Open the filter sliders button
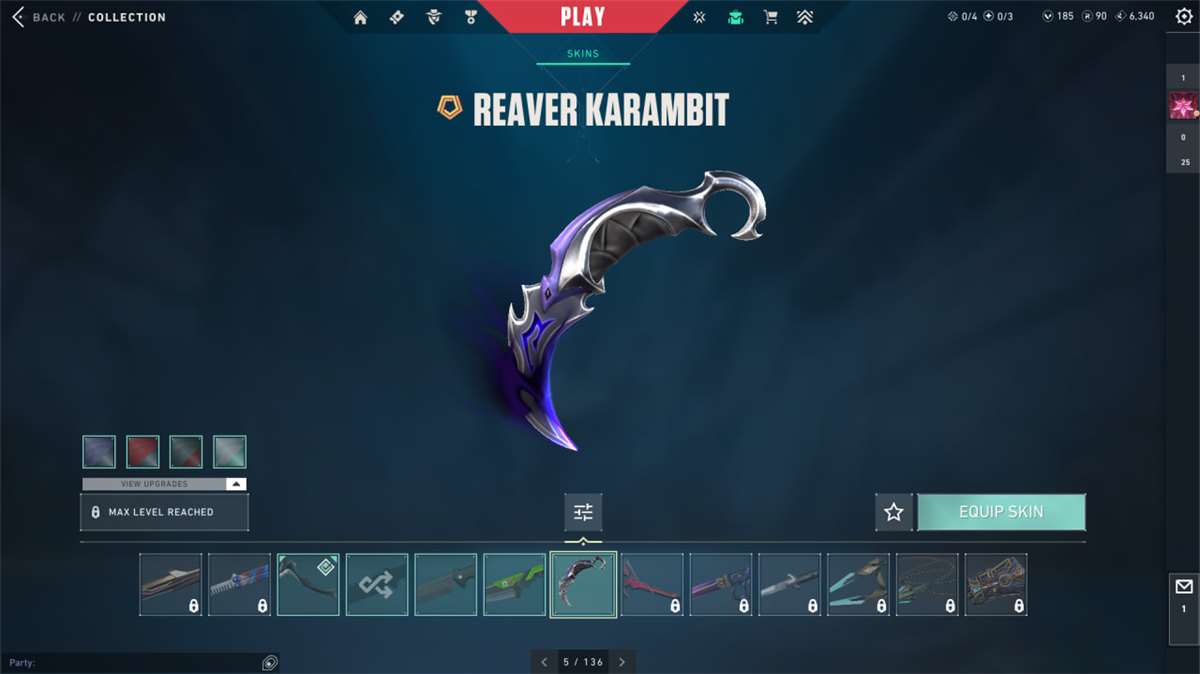Image resolution: width=1200 pixels, height=674 pixels. (x=583, y=512)
